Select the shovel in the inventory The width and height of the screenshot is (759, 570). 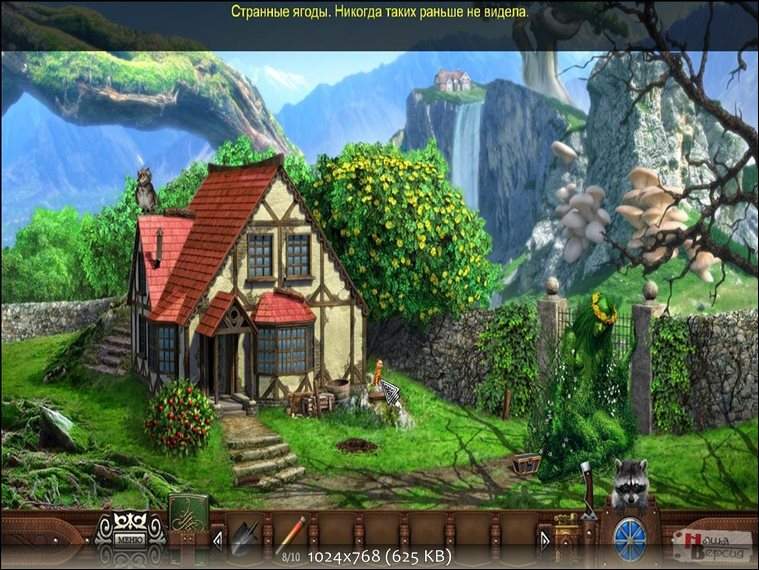(x=244, y=536)
